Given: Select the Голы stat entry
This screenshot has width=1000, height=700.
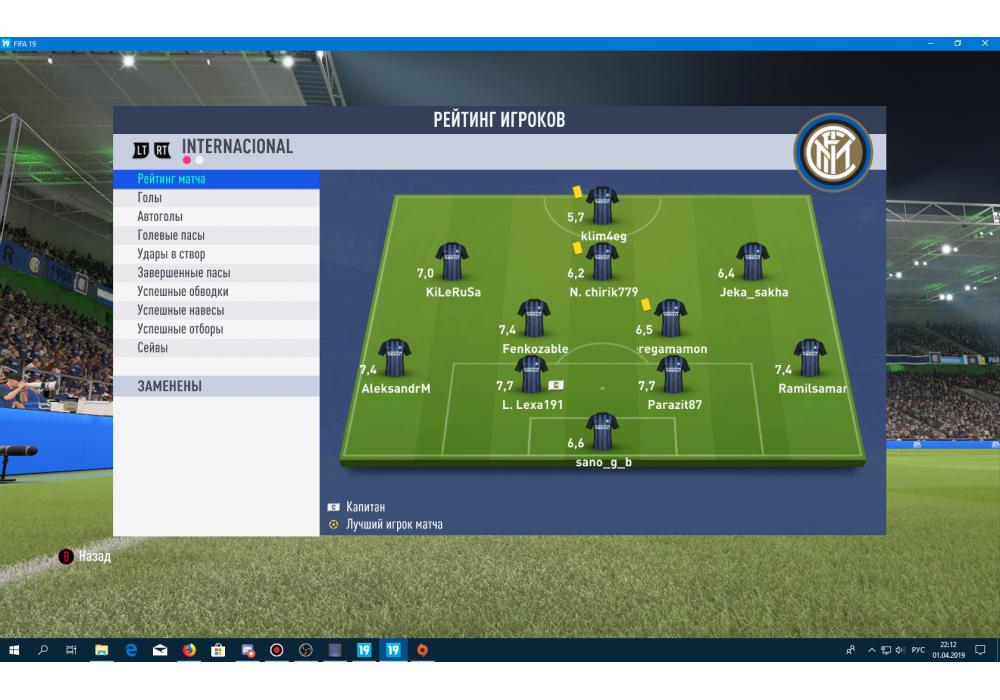Looking at the screenshot, I should pyautogui.click(x=150, y=198).
